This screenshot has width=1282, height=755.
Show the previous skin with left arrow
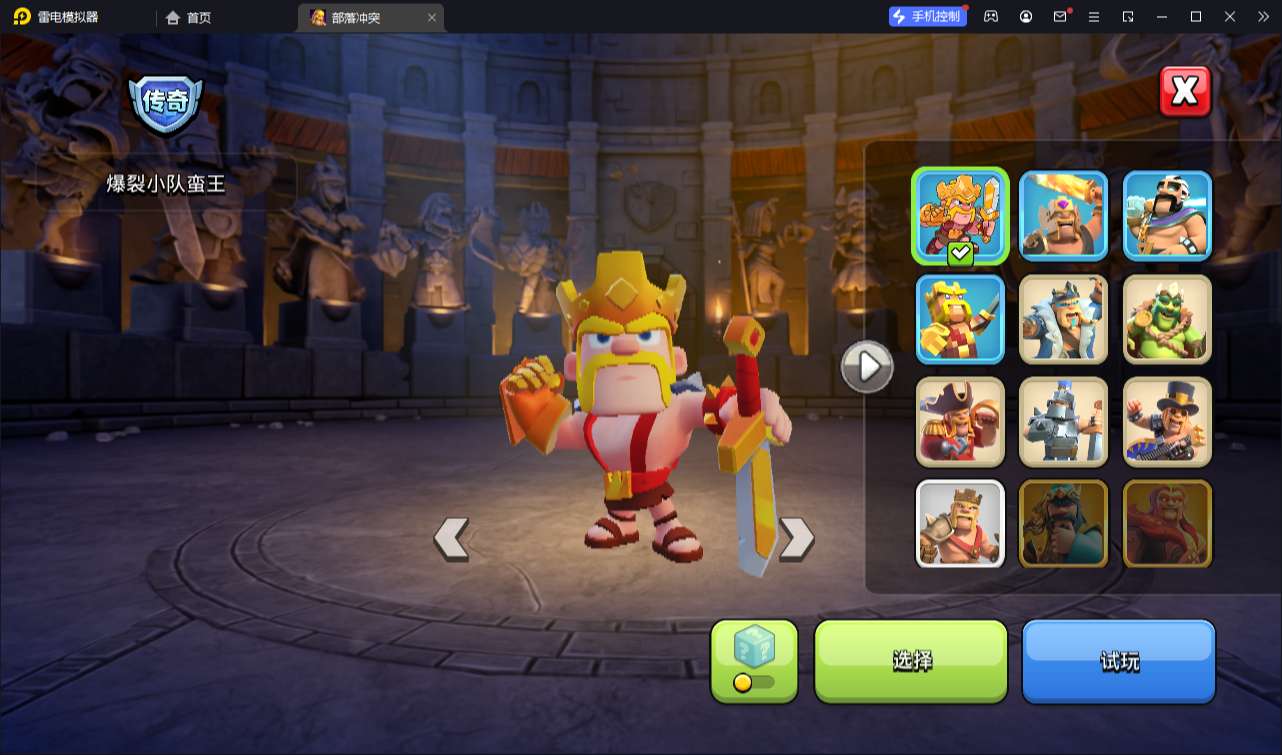pyautogui.click(x=451, y=538)
